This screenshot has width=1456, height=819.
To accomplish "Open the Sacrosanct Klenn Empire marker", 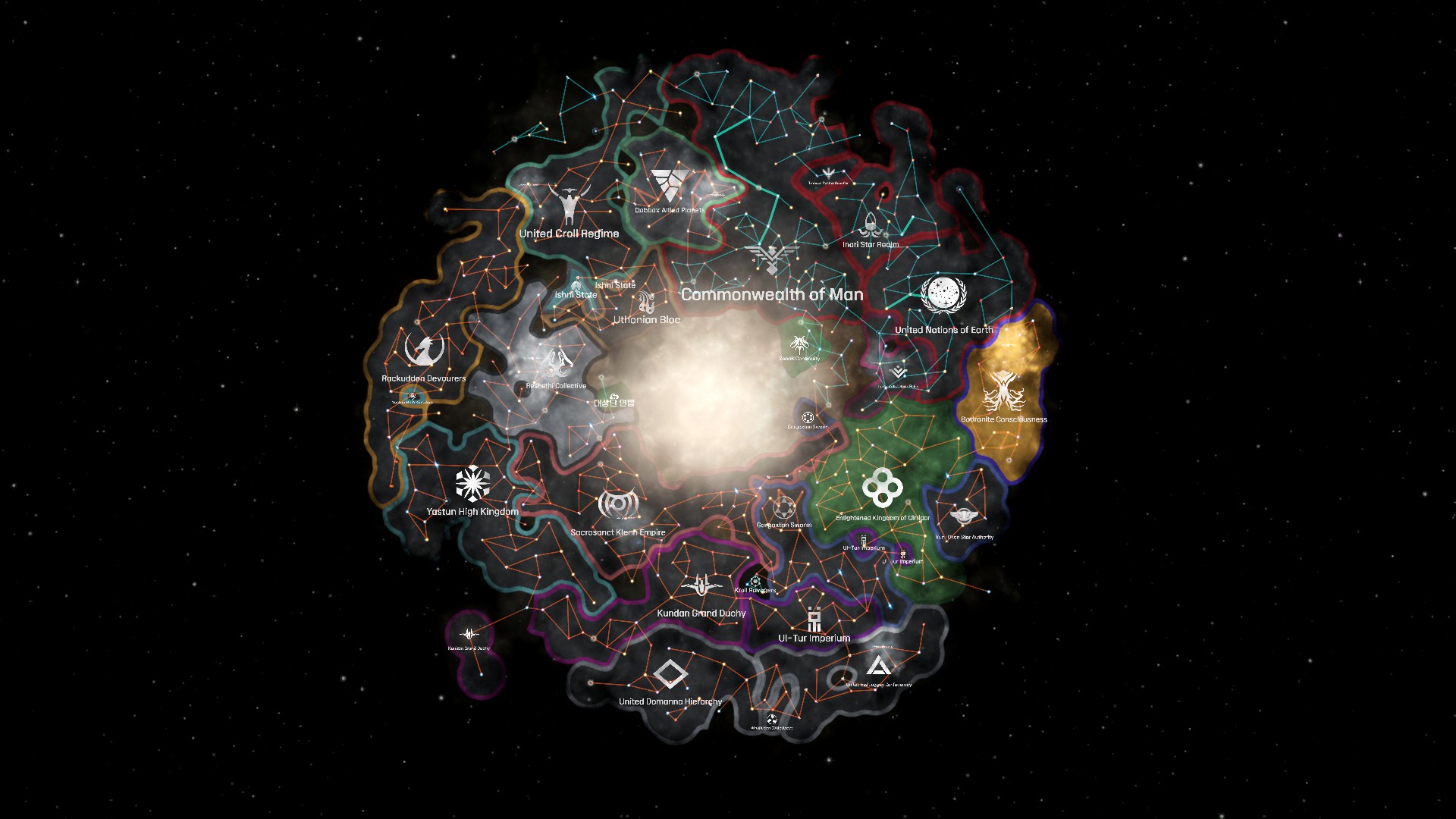I will pyautogui.click(x=617, y=504).
